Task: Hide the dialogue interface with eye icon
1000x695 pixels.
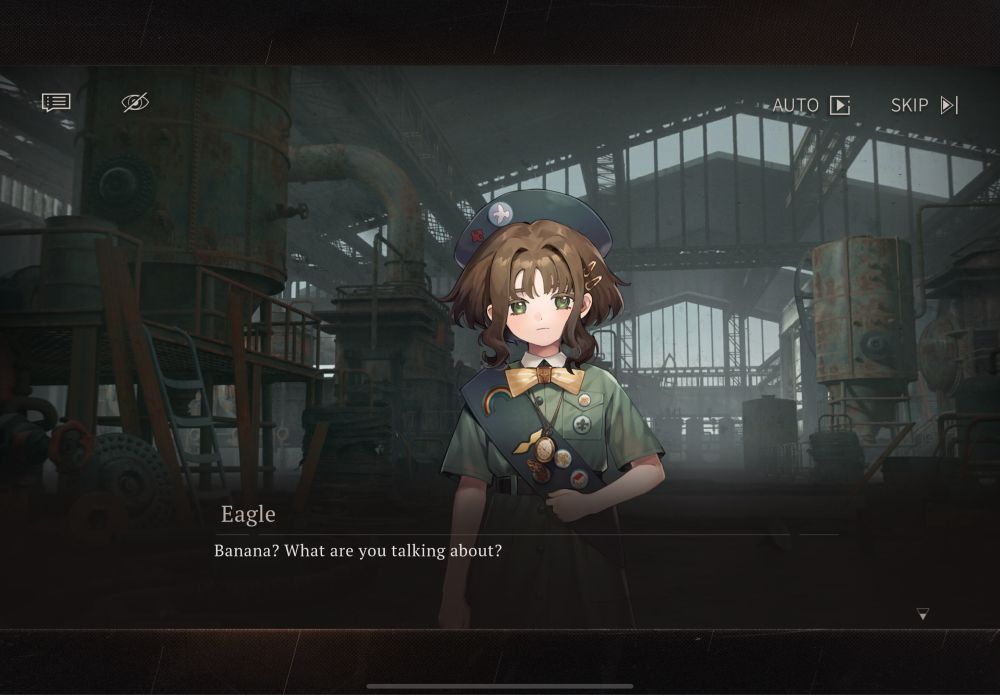Action: point(135,102)
